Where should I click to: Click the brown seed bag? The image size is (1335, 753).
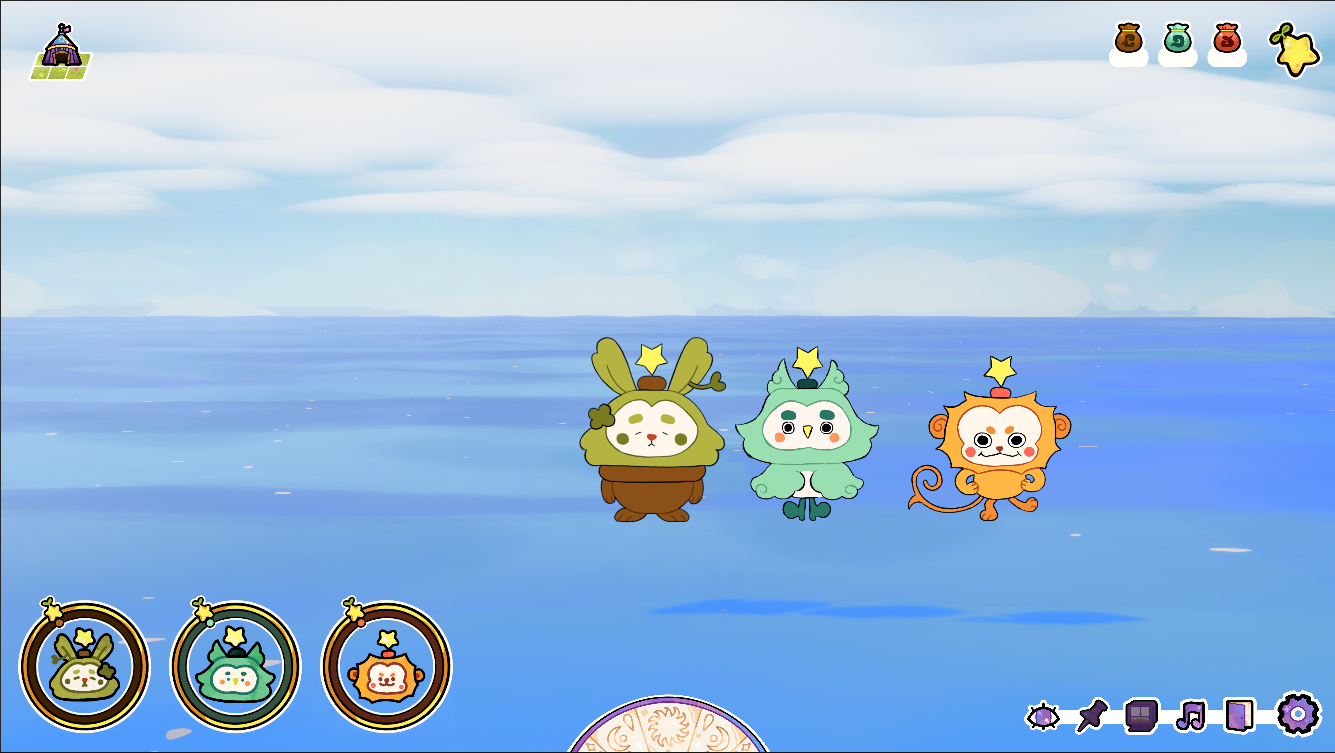(1128, 40)
